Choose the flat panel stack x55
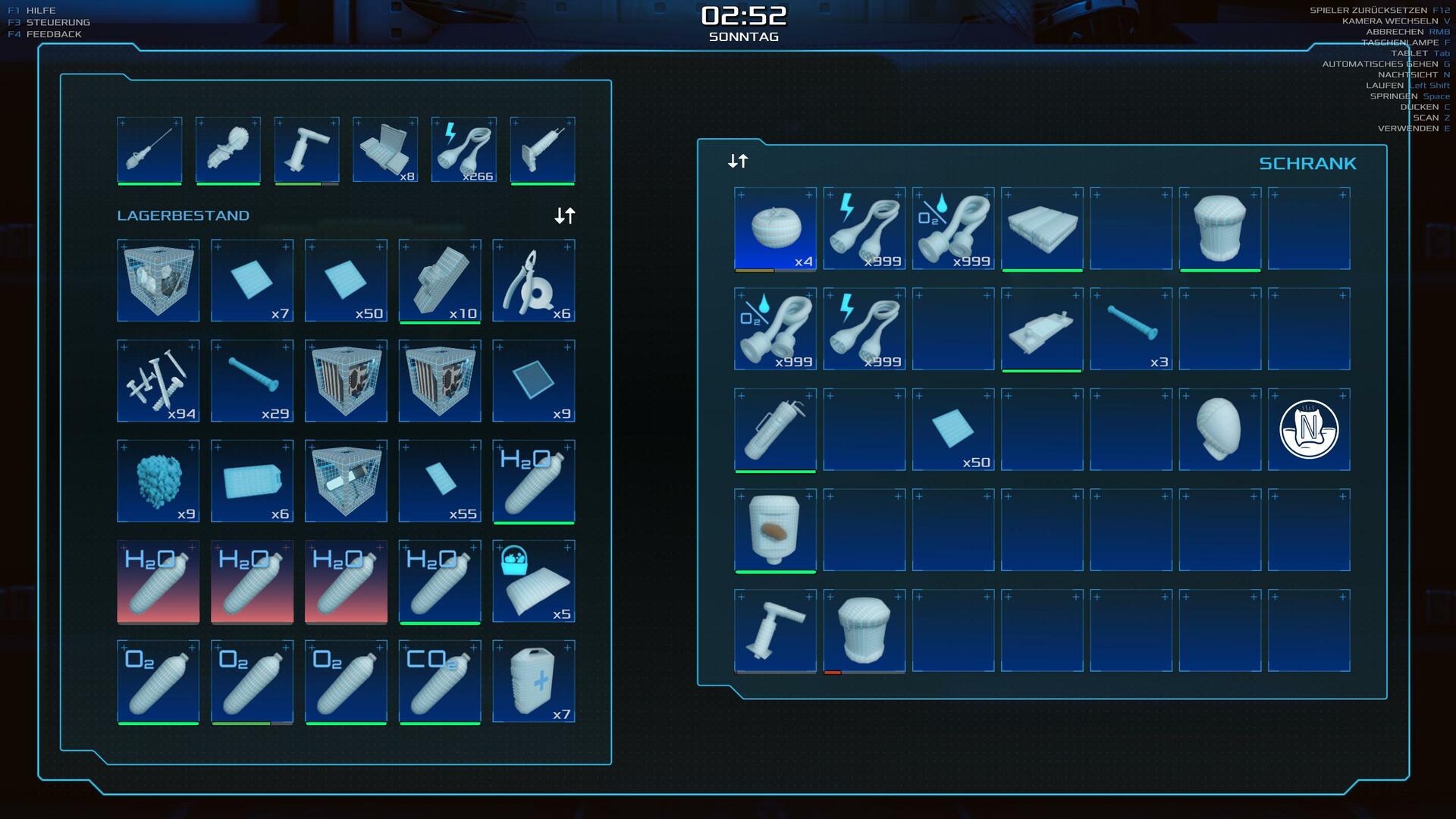Viewport: 1456px width, 819px height. pyautogui.click(x=440, y=481)
